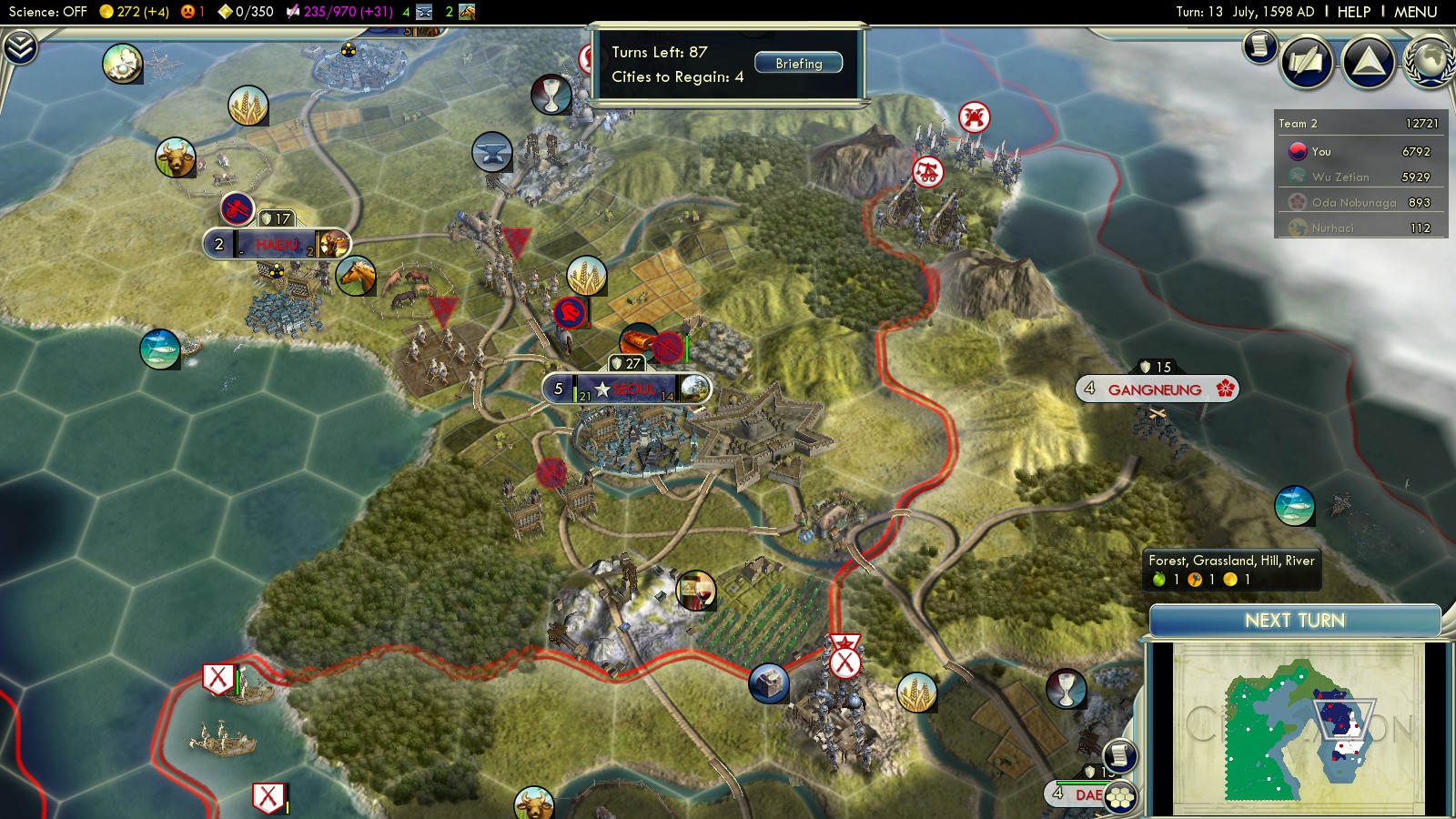Open the scroll icon beside the minimap
The image size is (1456, 819).
[1119, 755]
